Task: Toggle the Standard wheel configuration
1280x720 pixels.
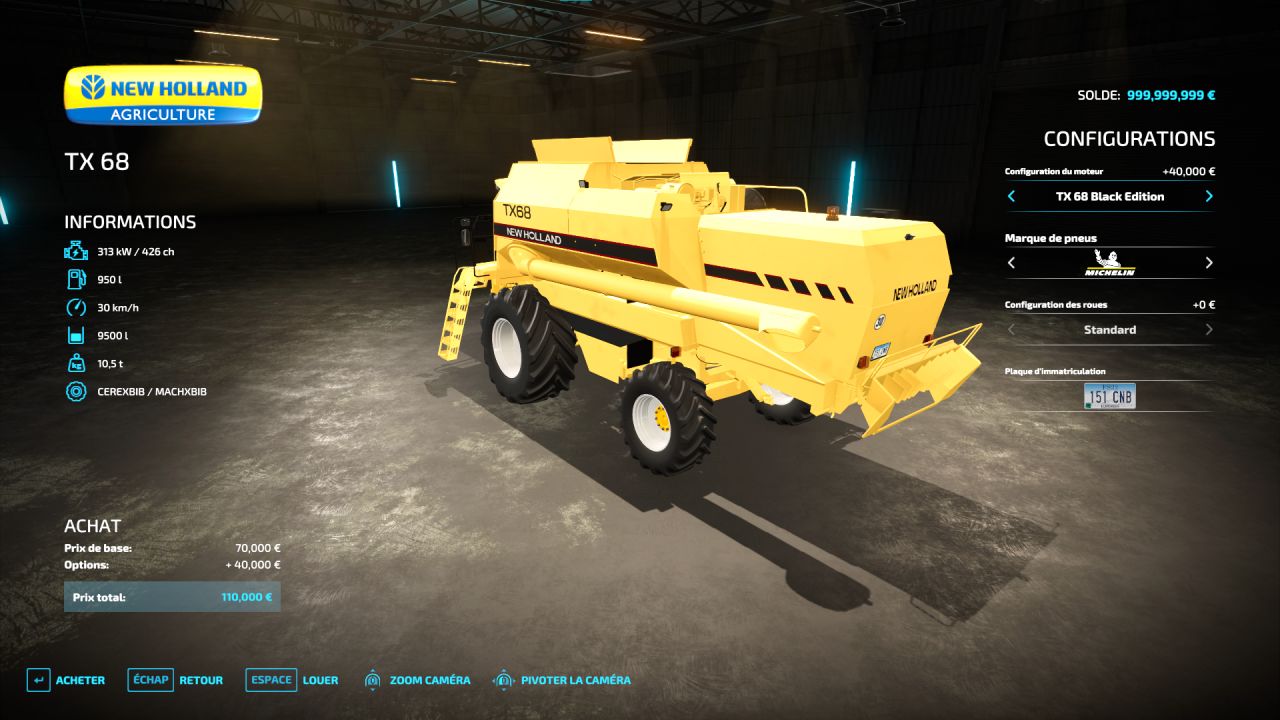Action: [1109, 330]
